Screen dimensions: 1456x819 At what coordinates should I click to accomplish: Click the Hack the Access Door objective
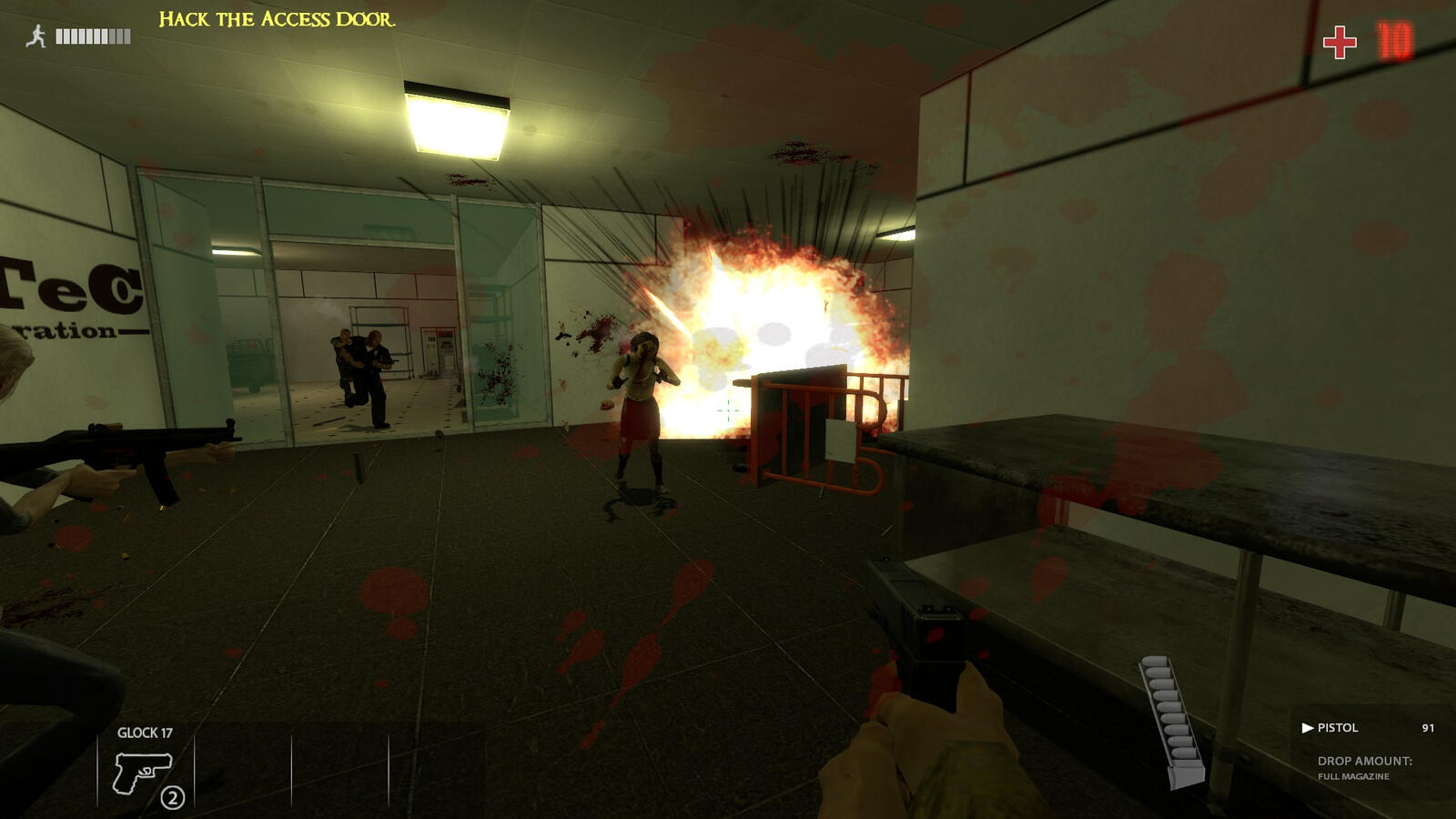[276, 18]
